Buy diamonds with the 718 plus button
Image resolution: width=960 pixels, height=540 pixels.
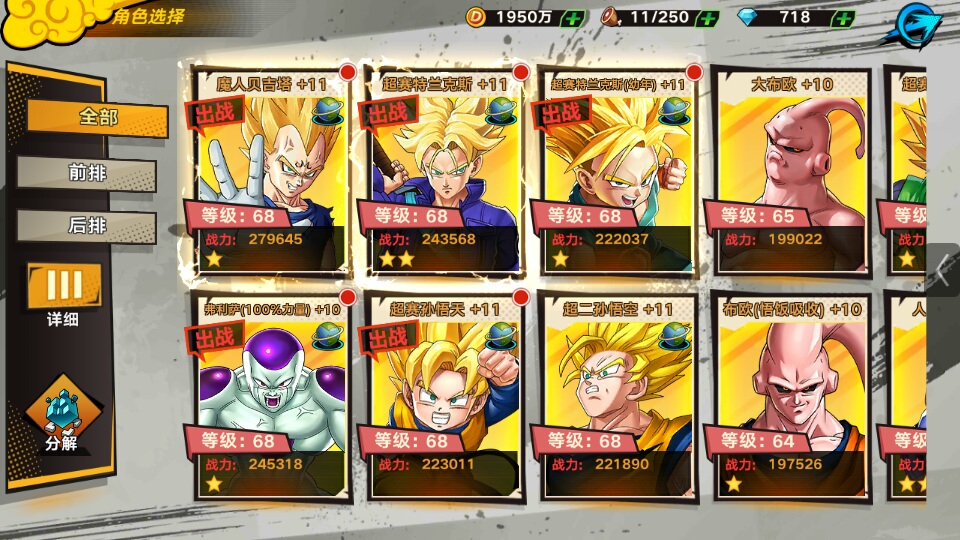(843, 18)
